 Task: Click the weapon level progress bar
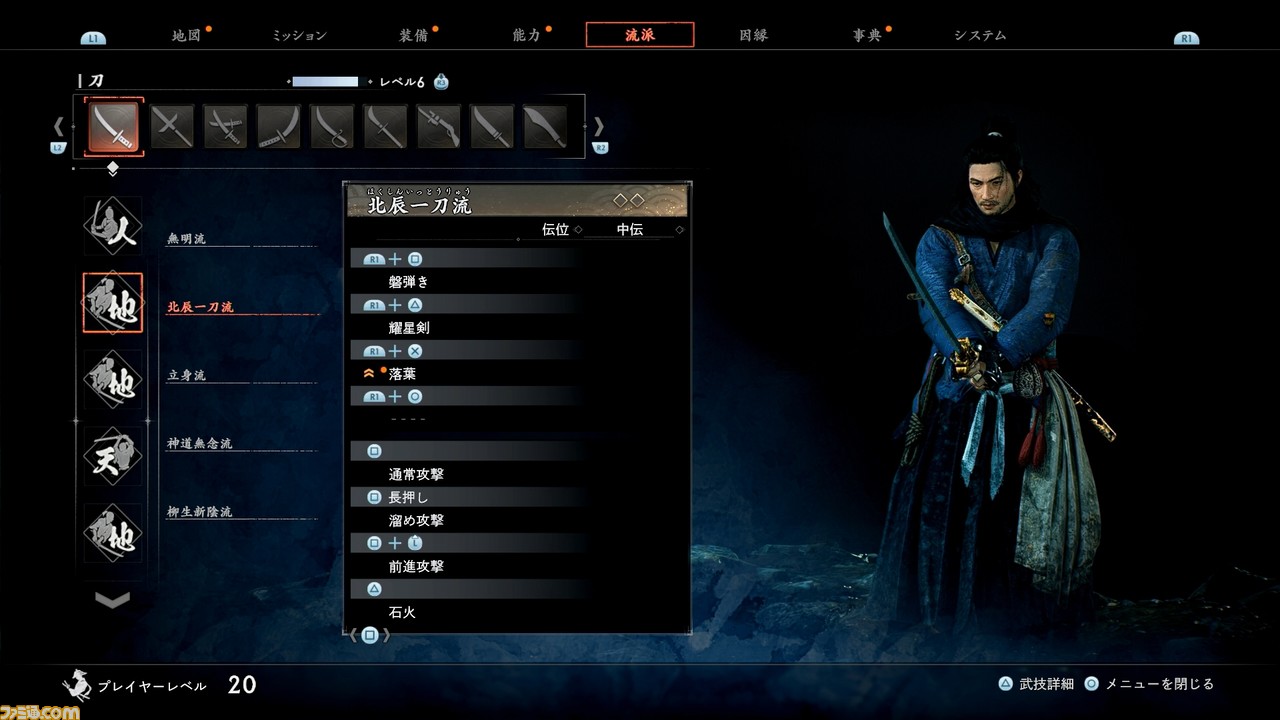(x=325, y=82)
